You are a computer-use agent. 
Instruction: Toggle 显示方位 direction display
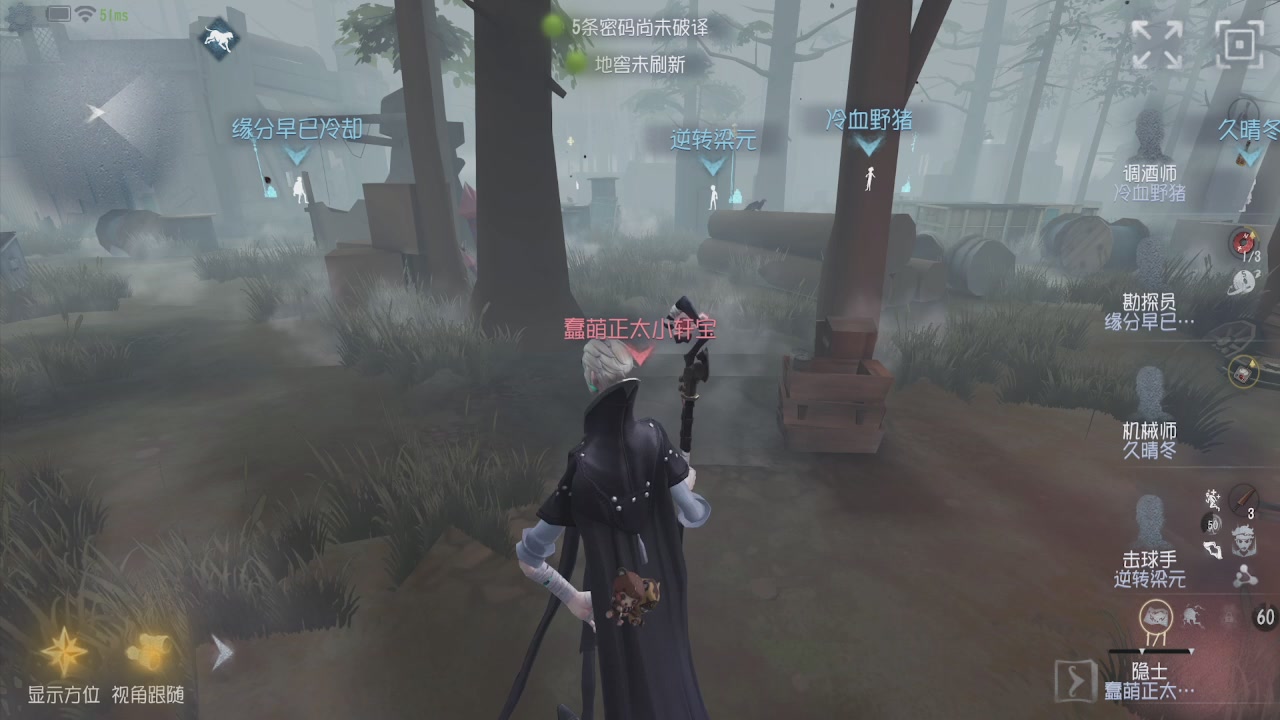point(64,650)
